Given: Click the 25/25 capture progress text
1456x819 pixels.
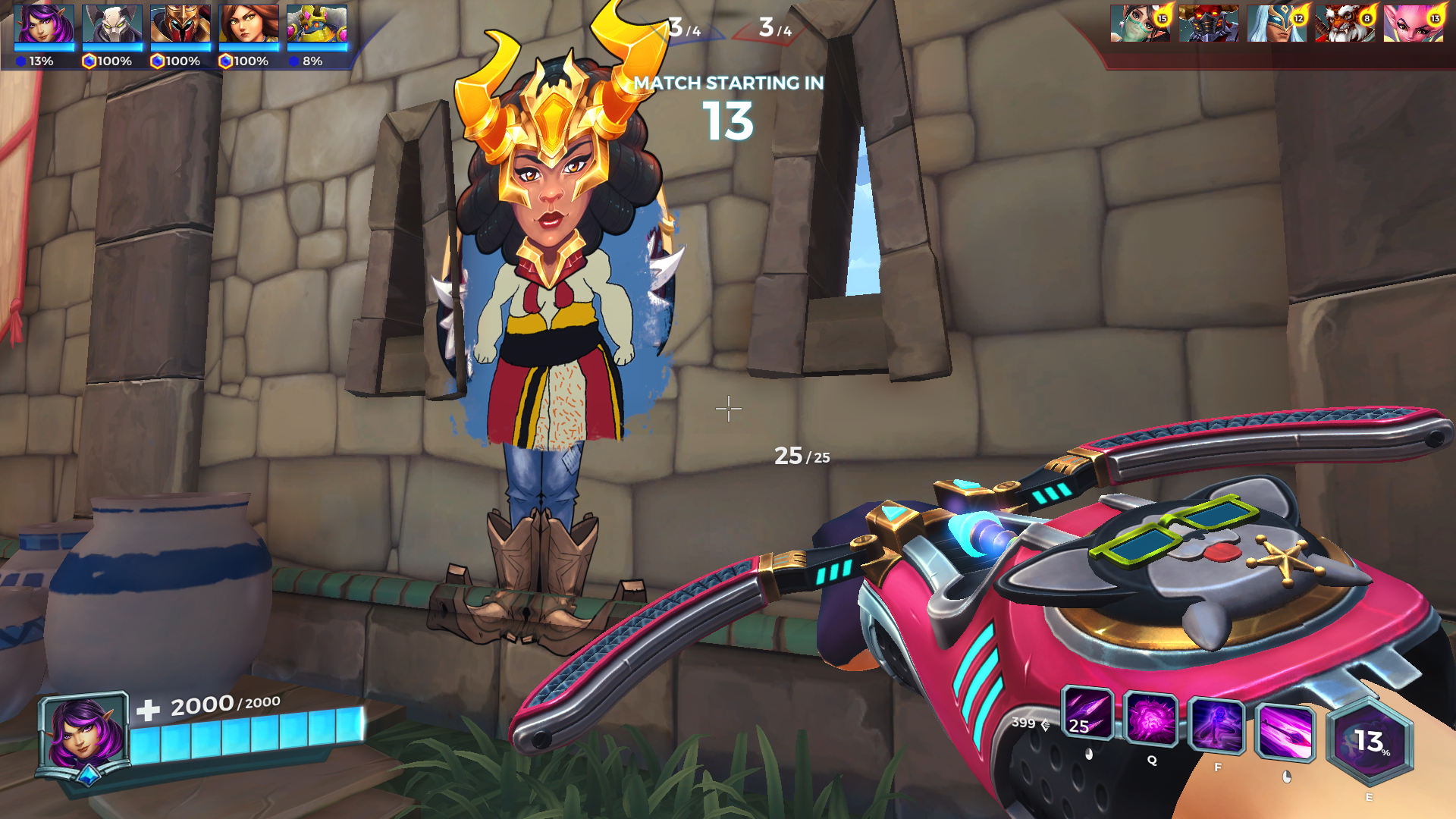Looking at the screenshot, I should (801, 457).
